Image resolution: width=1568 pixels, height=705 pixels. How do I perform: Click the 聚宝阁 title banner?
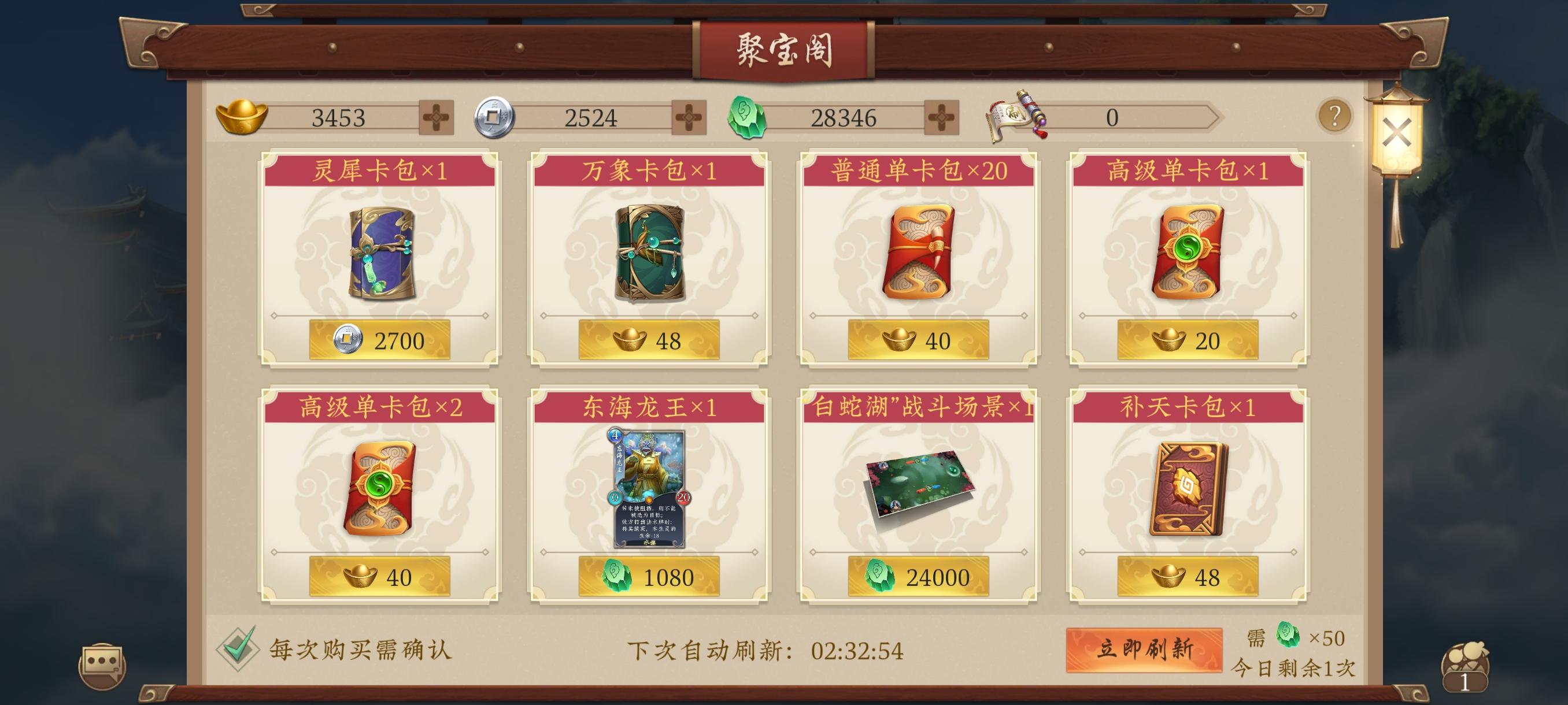click(784, 51)
